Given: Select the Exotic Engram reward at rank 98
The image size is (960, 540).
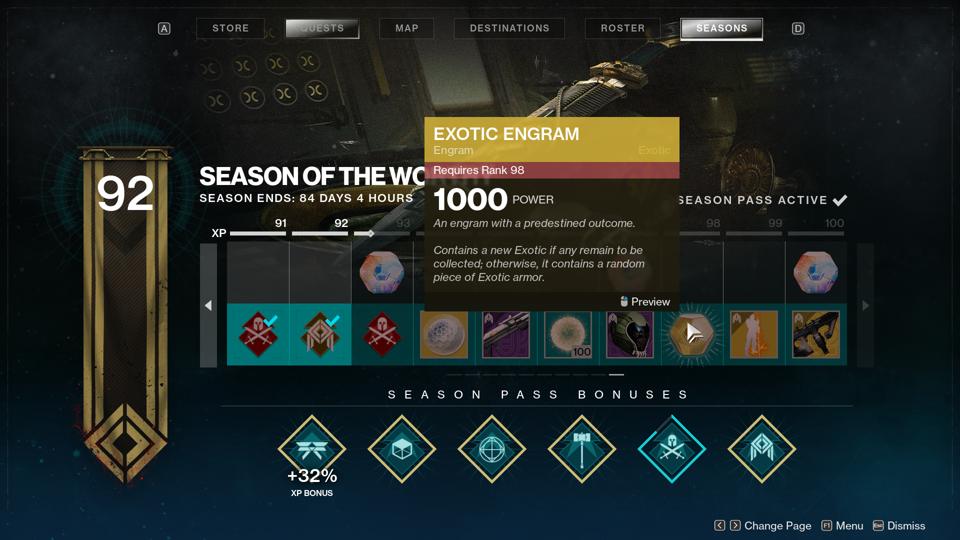Looking at the screenshot, I should [x=692, y=335].
